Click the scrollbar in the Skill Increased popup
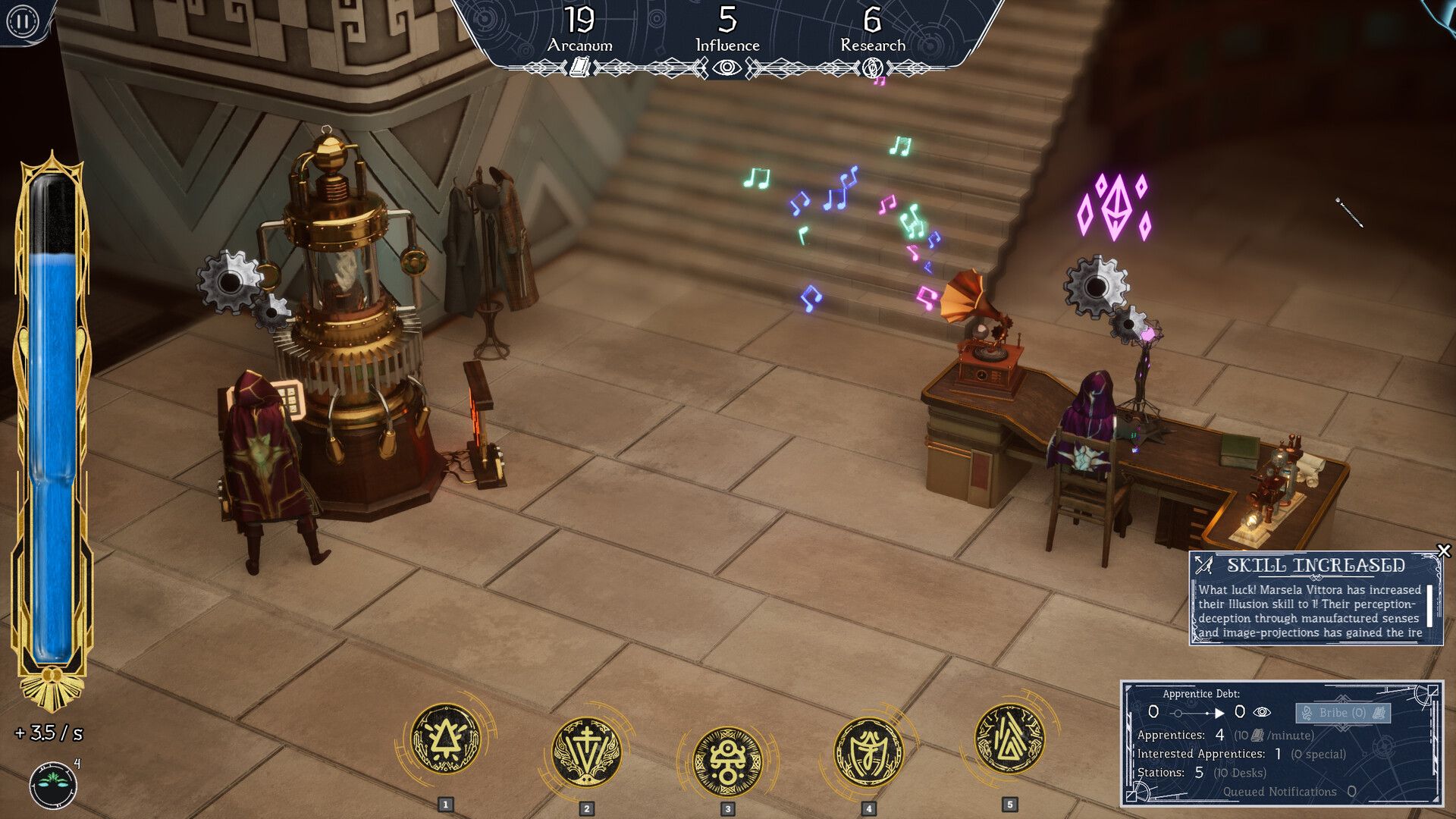 pos(1430,607)
